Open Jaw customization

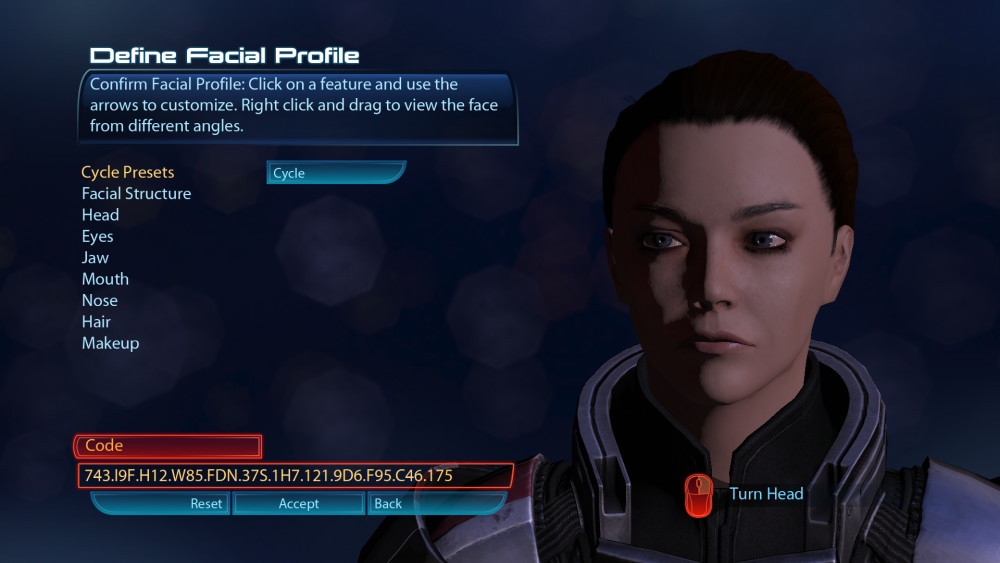pos(95,257)
